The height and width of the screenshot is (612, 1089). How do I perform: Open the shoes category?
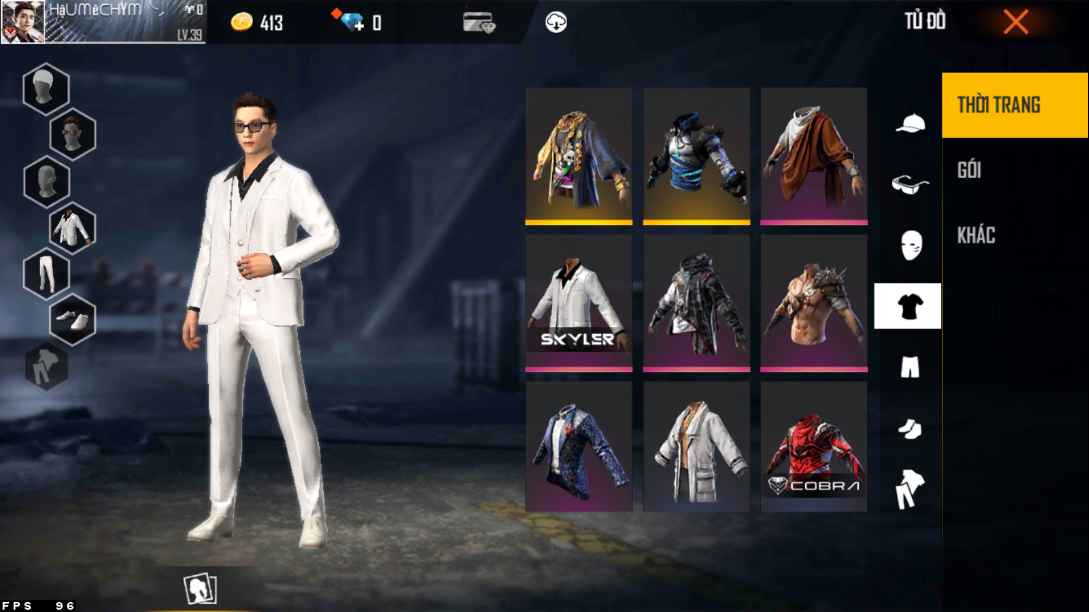click(x=909, y=428)
